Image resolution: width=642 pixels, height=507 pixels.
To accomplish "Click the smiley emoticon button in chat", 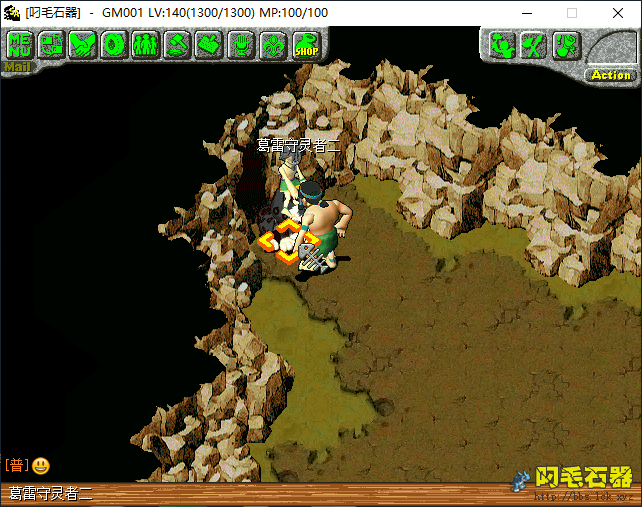I will pyautogui.click(x=41, y=465).
